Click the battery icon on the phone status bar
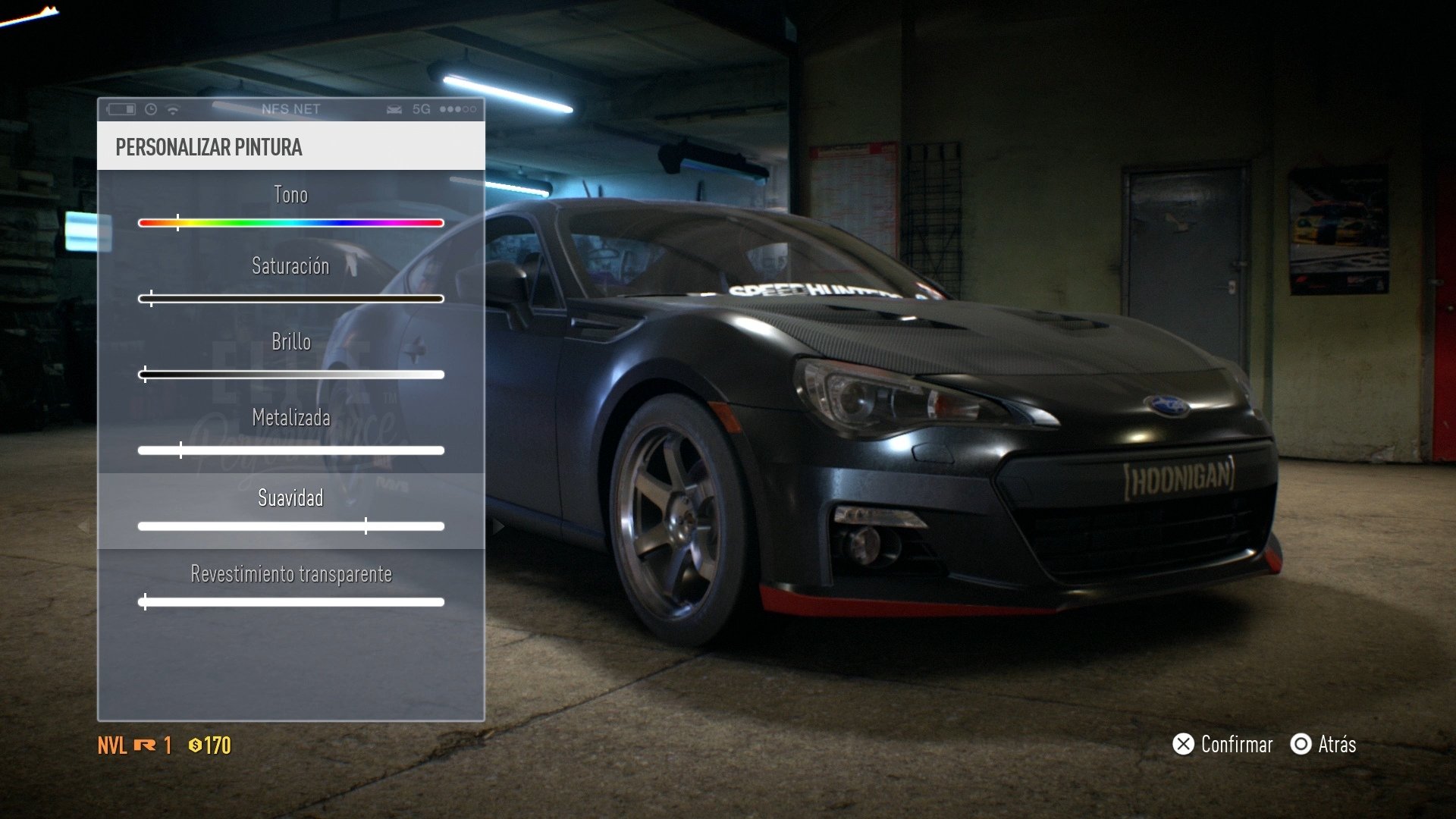Viewport: 1456px width, 819px height. point(121,108)
